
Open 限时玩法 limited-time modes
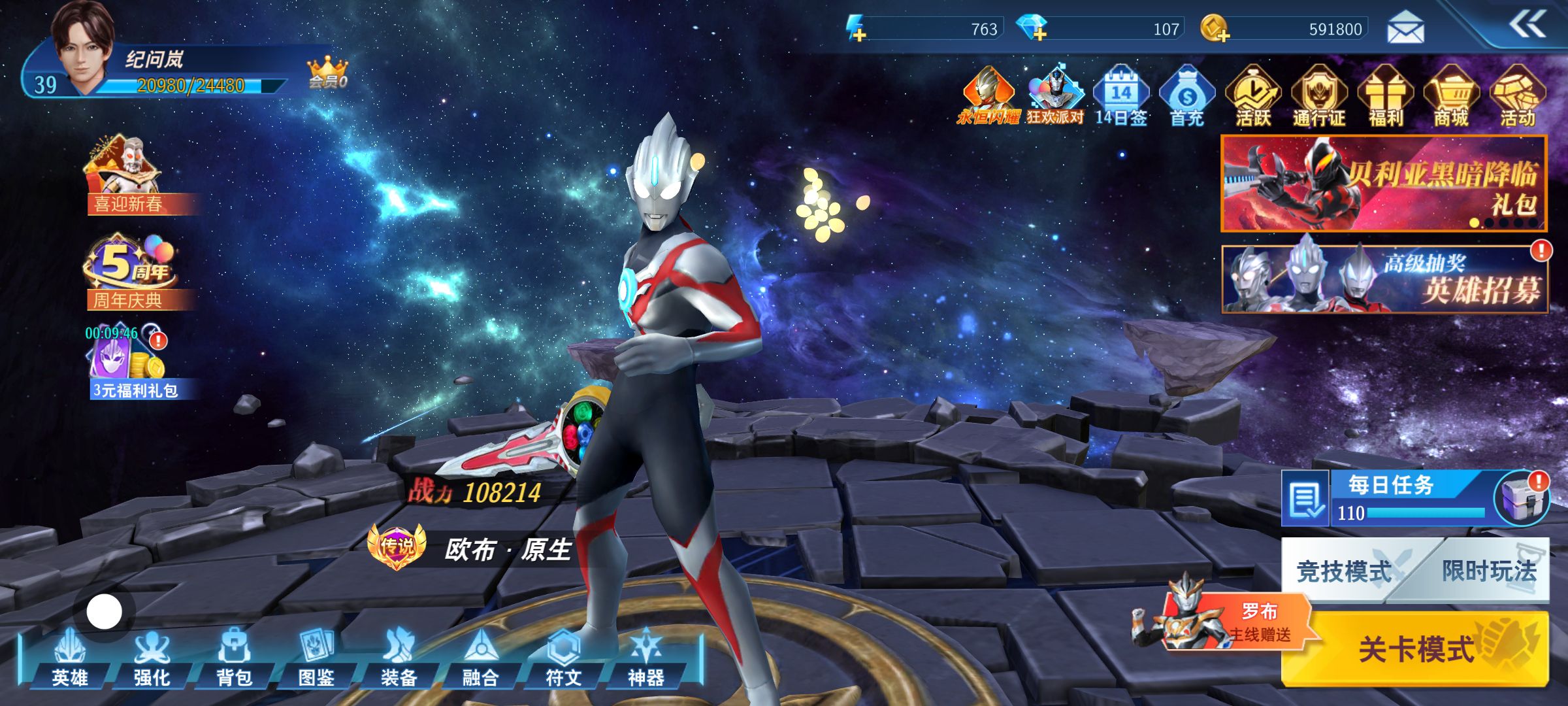click(1490, 571)
